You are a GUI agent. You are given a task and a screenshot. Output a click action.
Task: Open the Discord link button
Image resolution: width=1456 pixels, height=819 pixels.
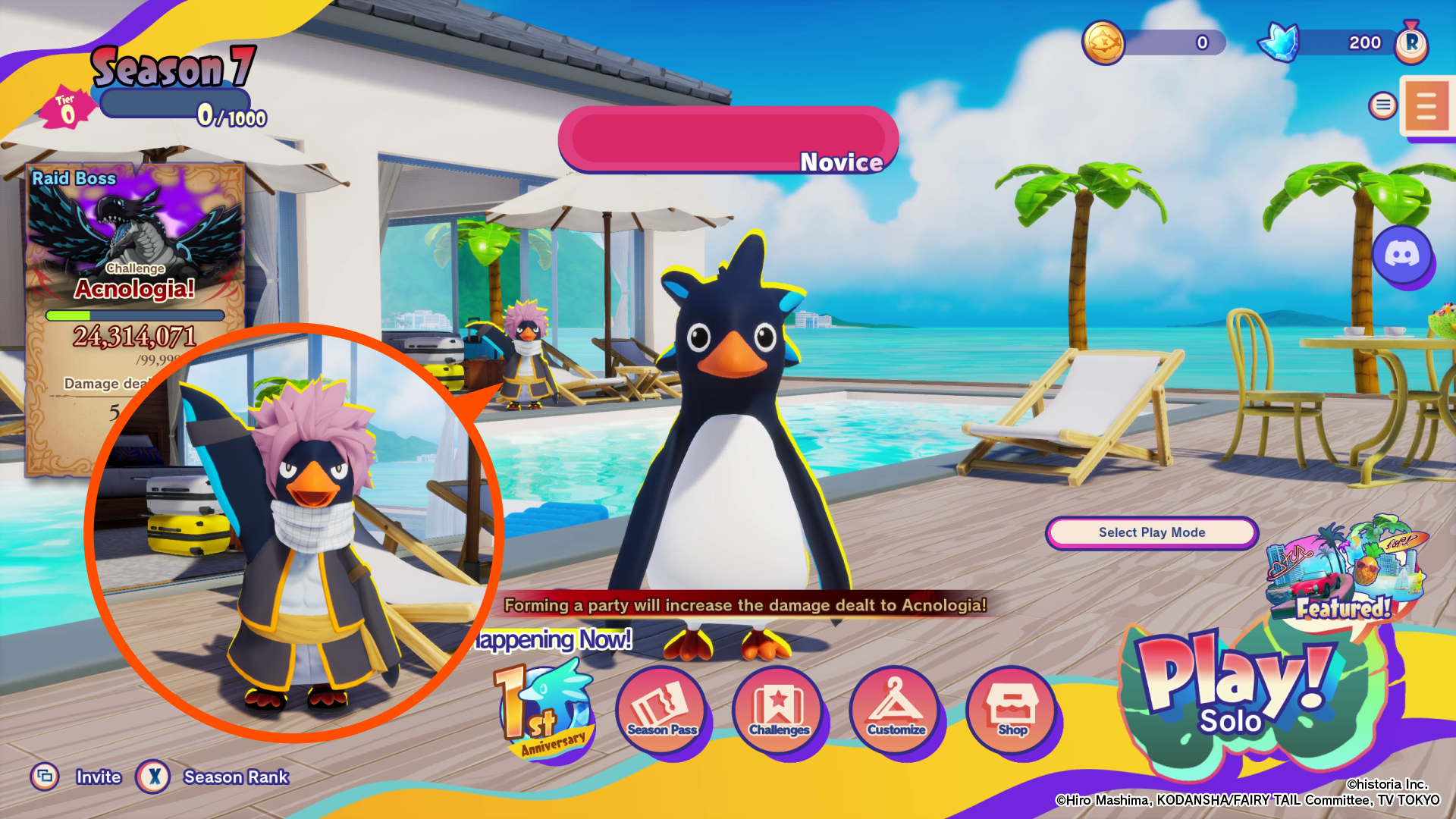point(1402,255)
